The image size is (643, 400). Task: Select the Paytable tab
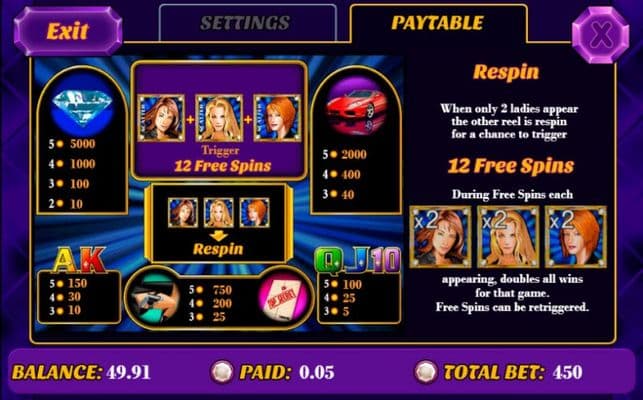[436, 24]
